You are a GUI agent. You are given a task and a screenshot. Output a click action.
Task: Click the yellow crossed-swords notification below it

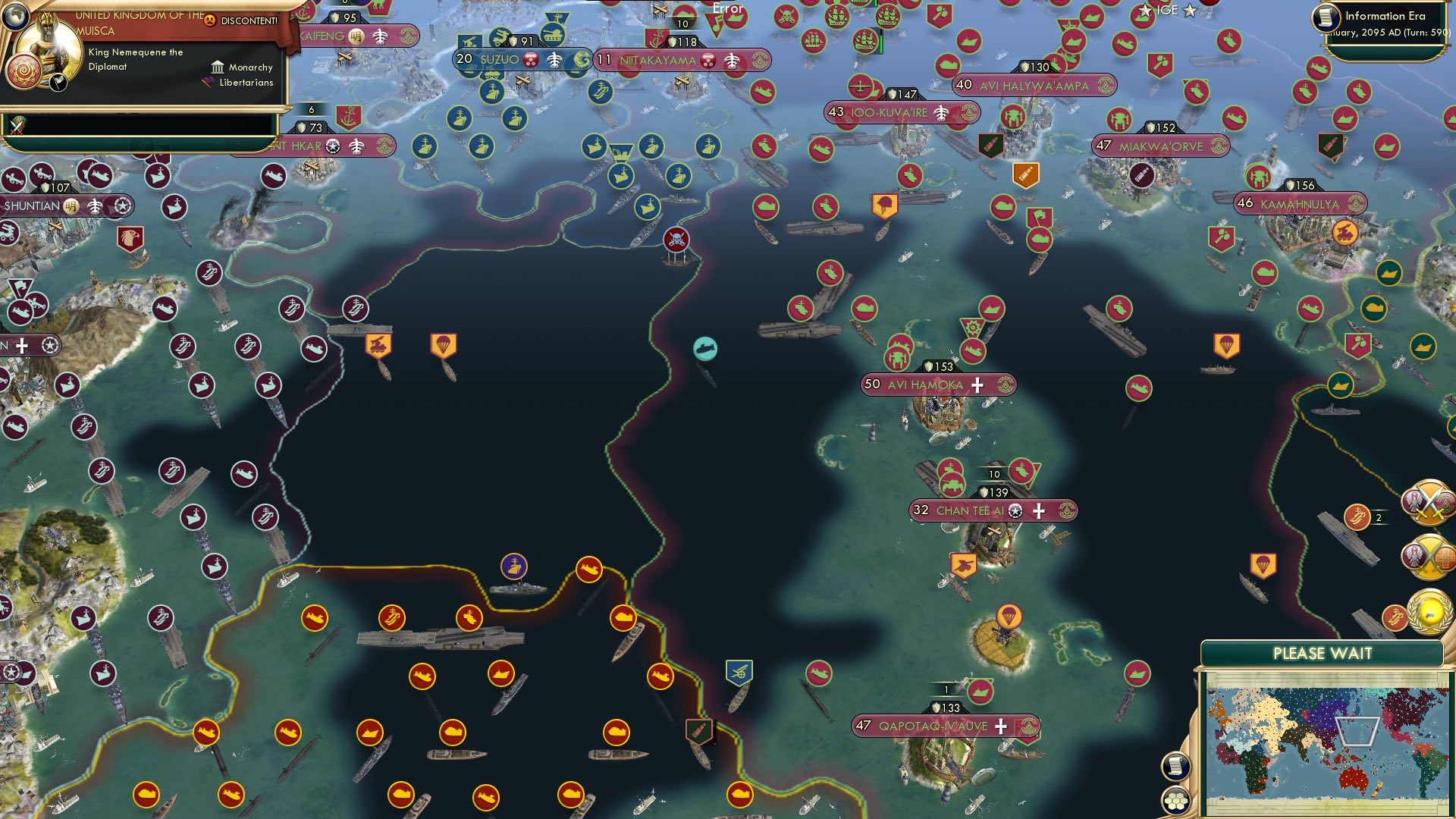pos(1429,558)
